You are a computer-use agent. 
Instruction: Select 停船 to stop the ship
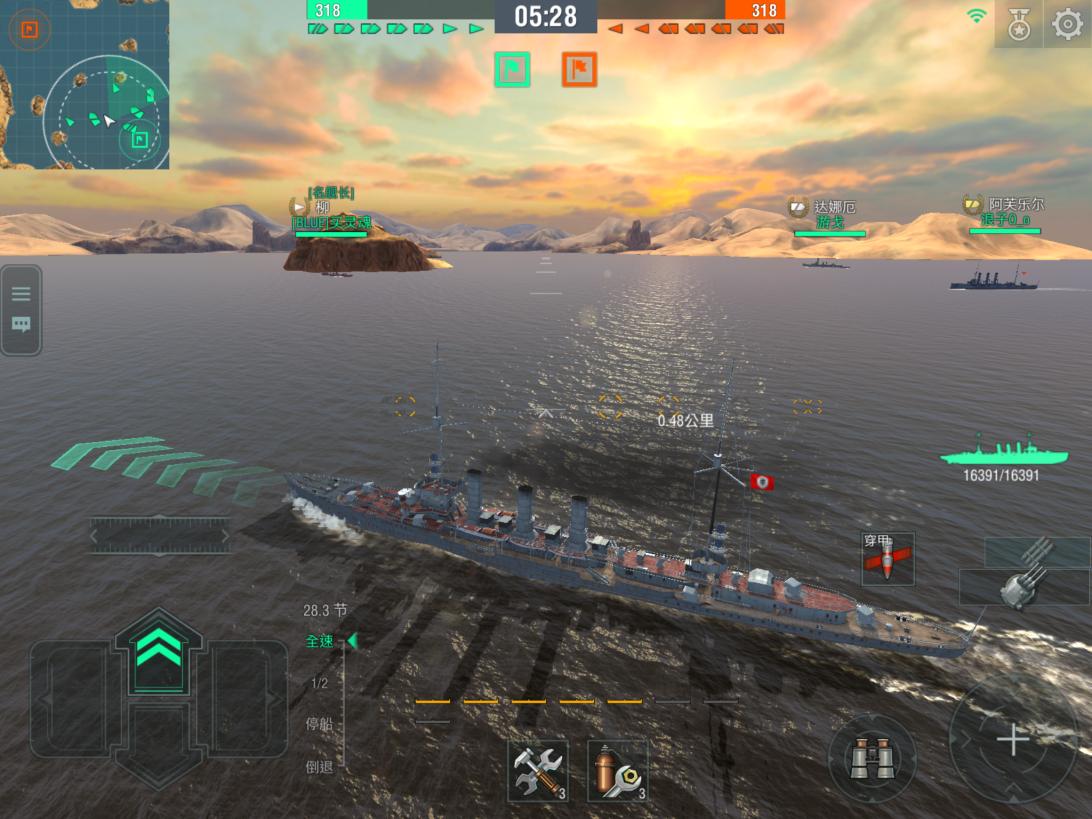320,724
